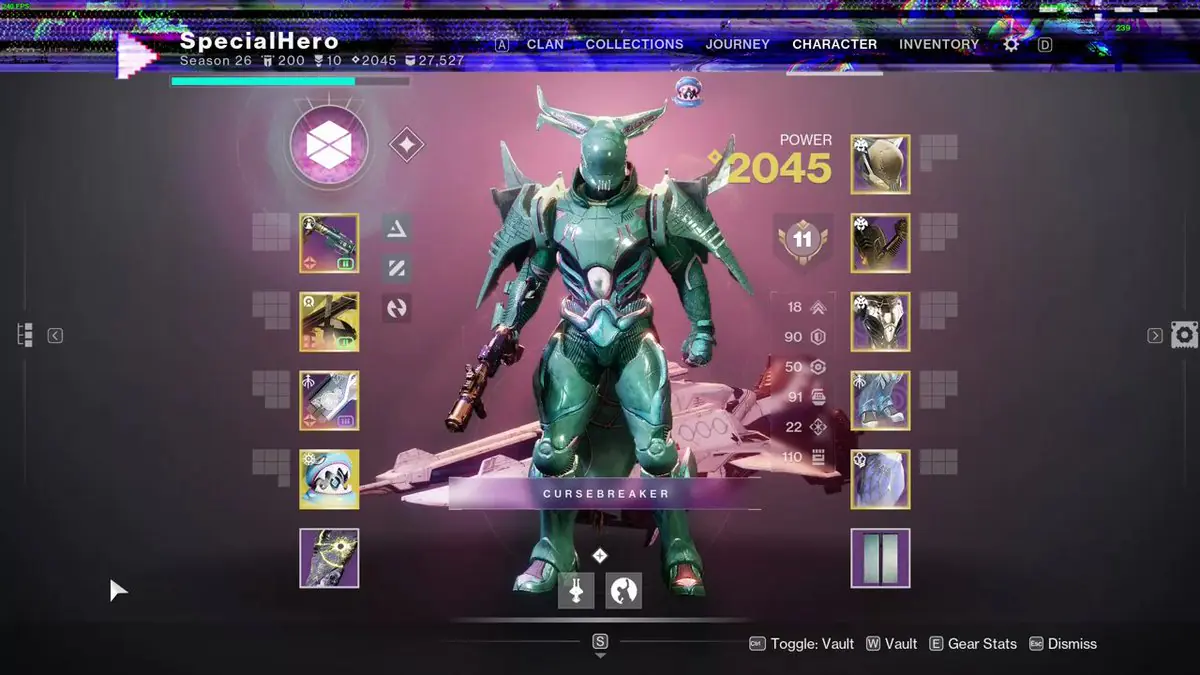Go to the Journey tab

(737, 44)
